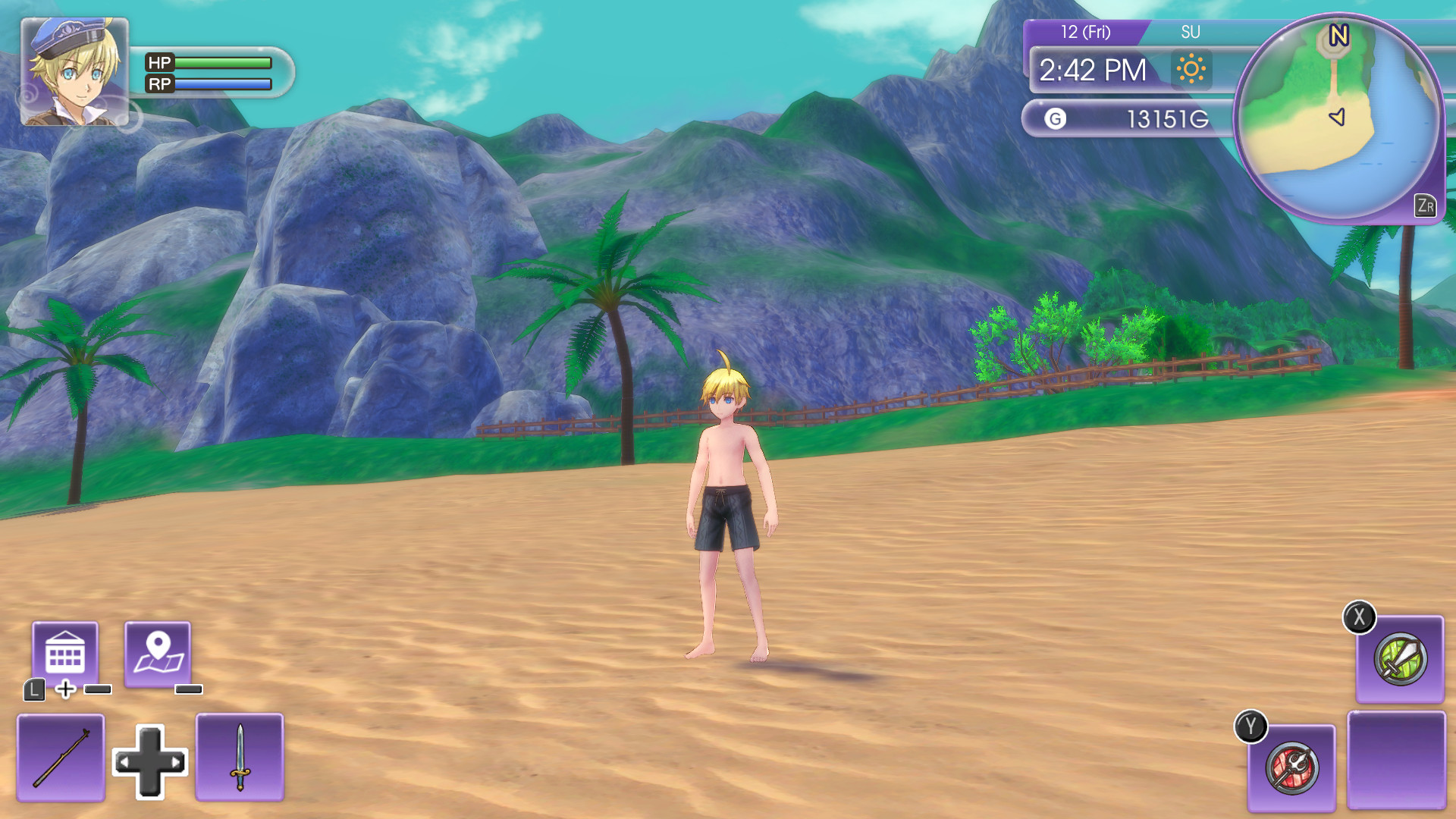Click the N compass letter on the minimap

tap(1339, 34)
